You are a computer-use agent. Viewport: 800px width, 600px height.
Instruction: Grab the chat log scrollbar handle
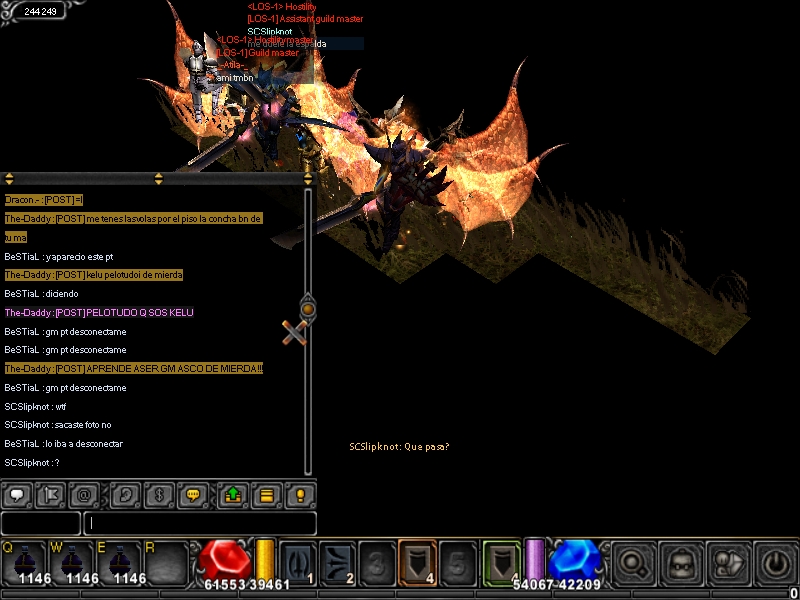click(308, 309)
